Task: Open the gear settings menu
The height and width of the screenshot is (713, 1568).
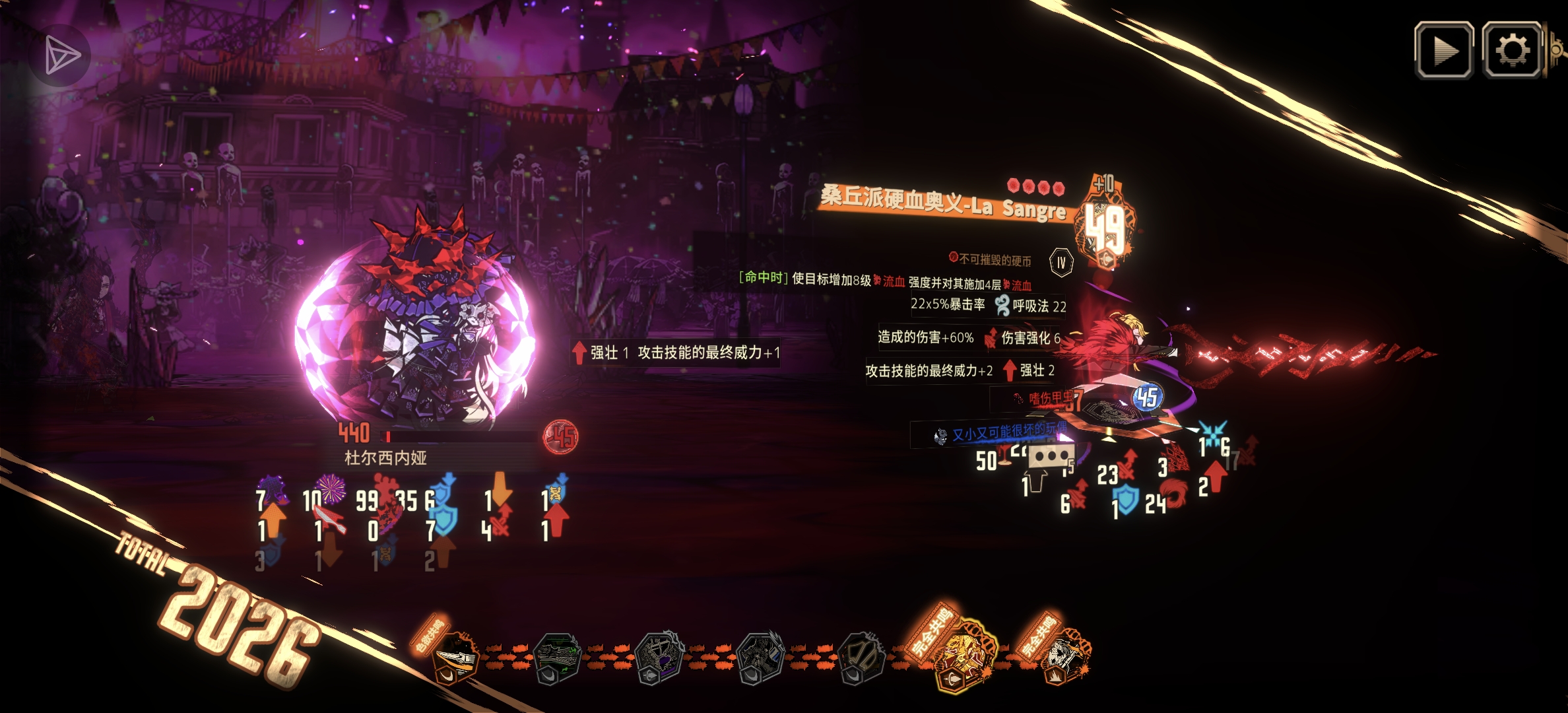Action: [1512, 51]
